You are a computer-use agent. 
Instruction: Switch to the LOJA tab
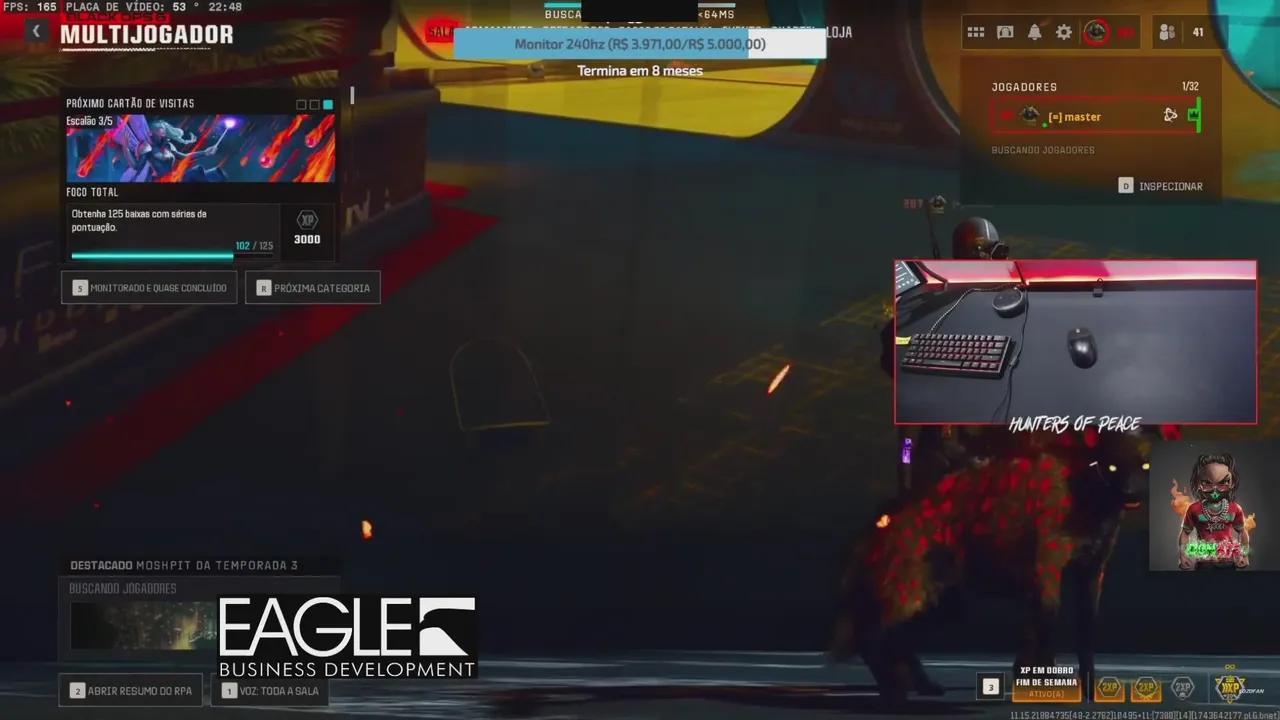point(836,32)
